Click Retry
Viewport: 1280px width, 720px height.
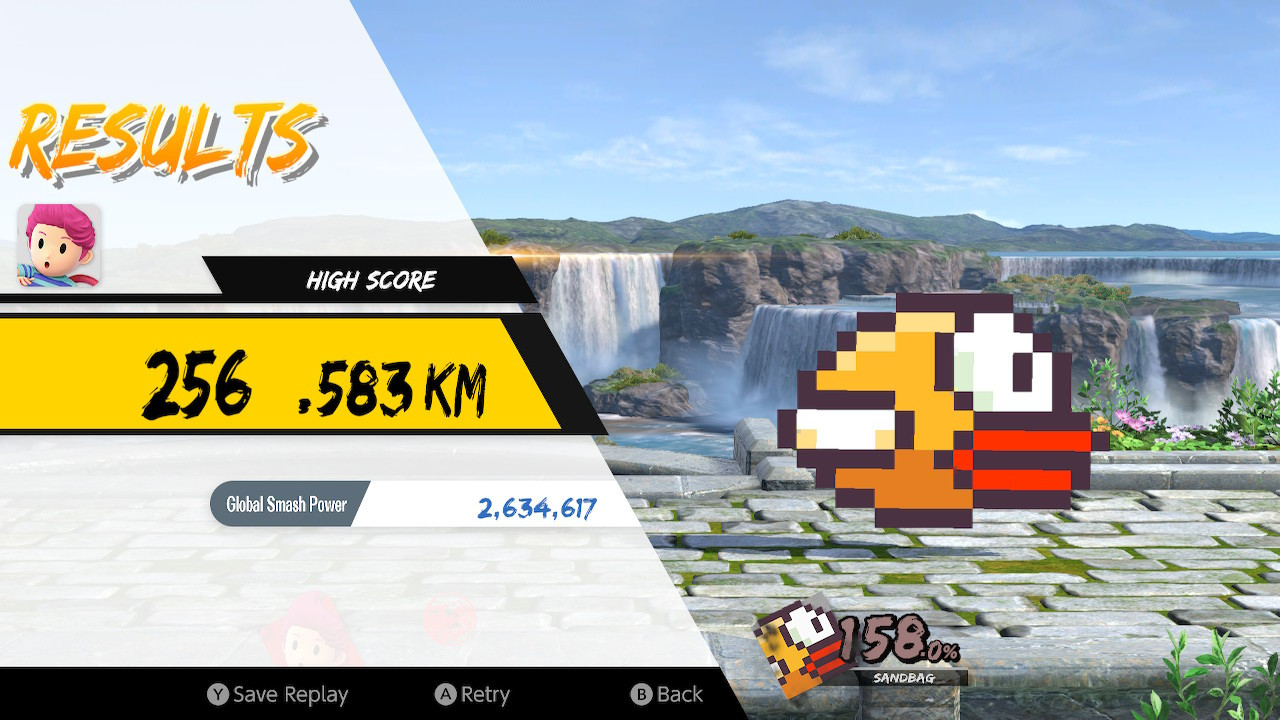coord(485,694)
